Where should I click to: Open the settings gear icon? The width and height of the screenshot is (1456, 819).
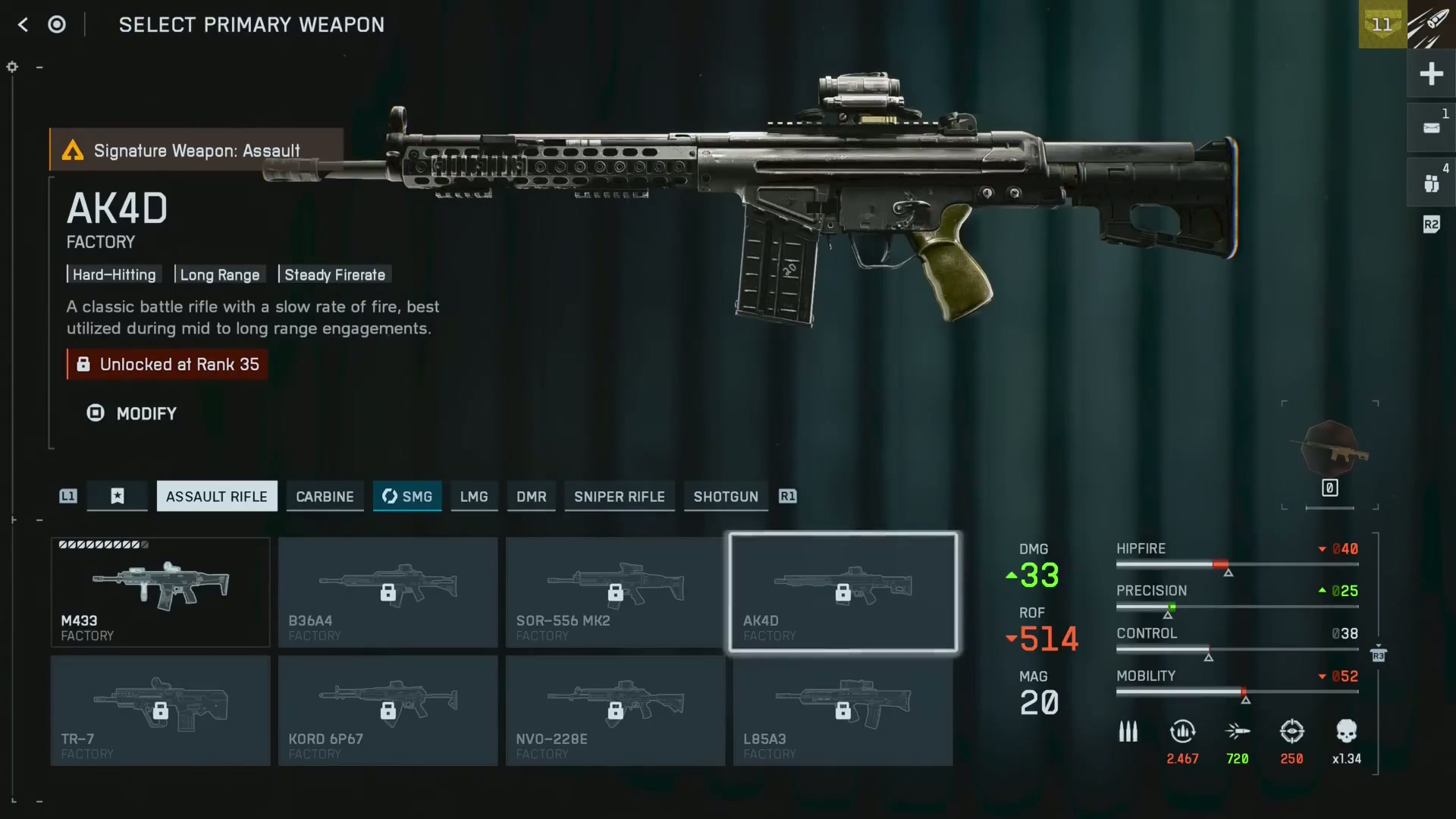coord(11,67)
